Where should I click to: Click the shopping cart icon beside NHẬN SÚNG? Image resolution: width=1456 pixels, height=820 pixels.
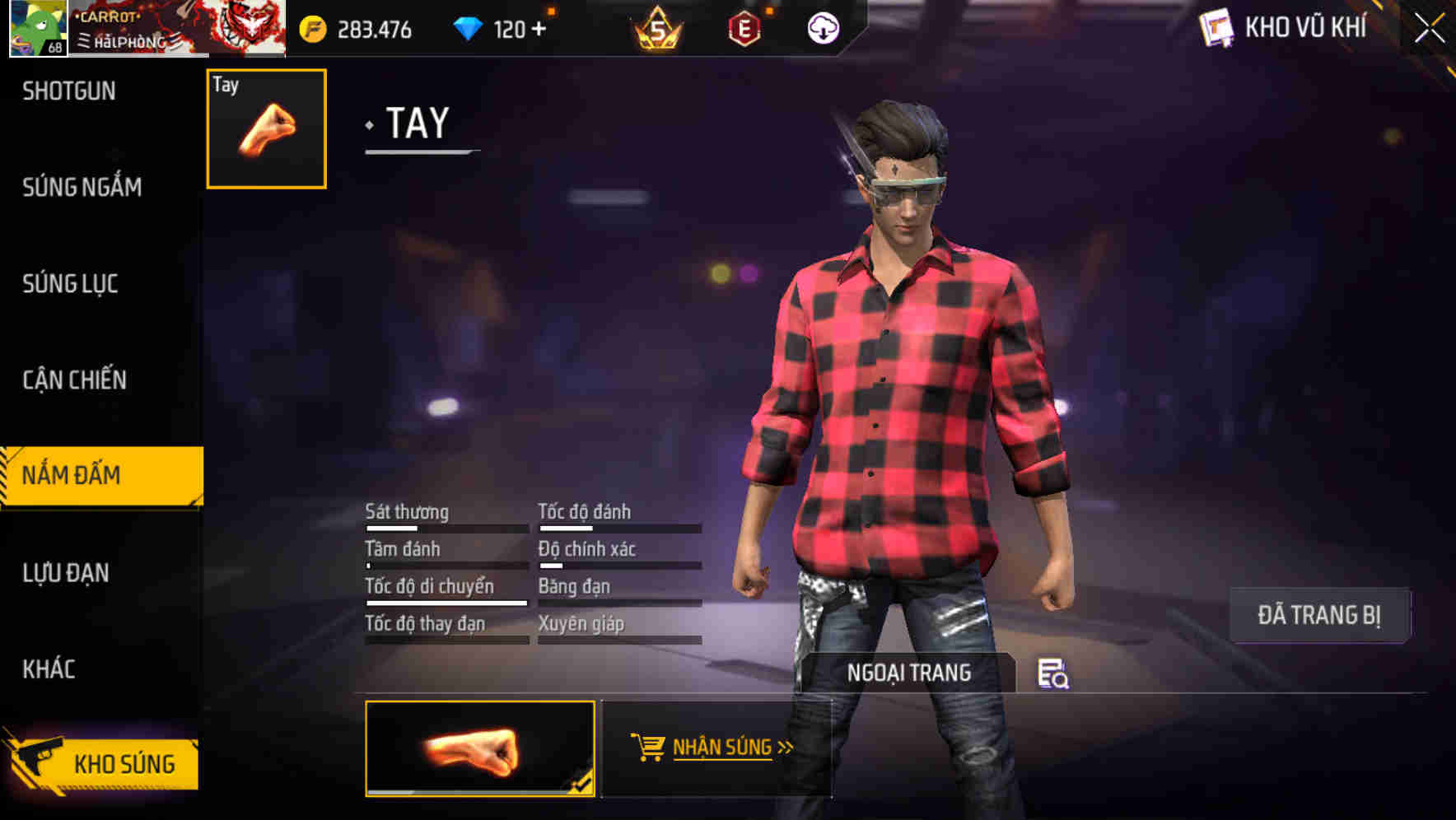(x=648, y=745)
